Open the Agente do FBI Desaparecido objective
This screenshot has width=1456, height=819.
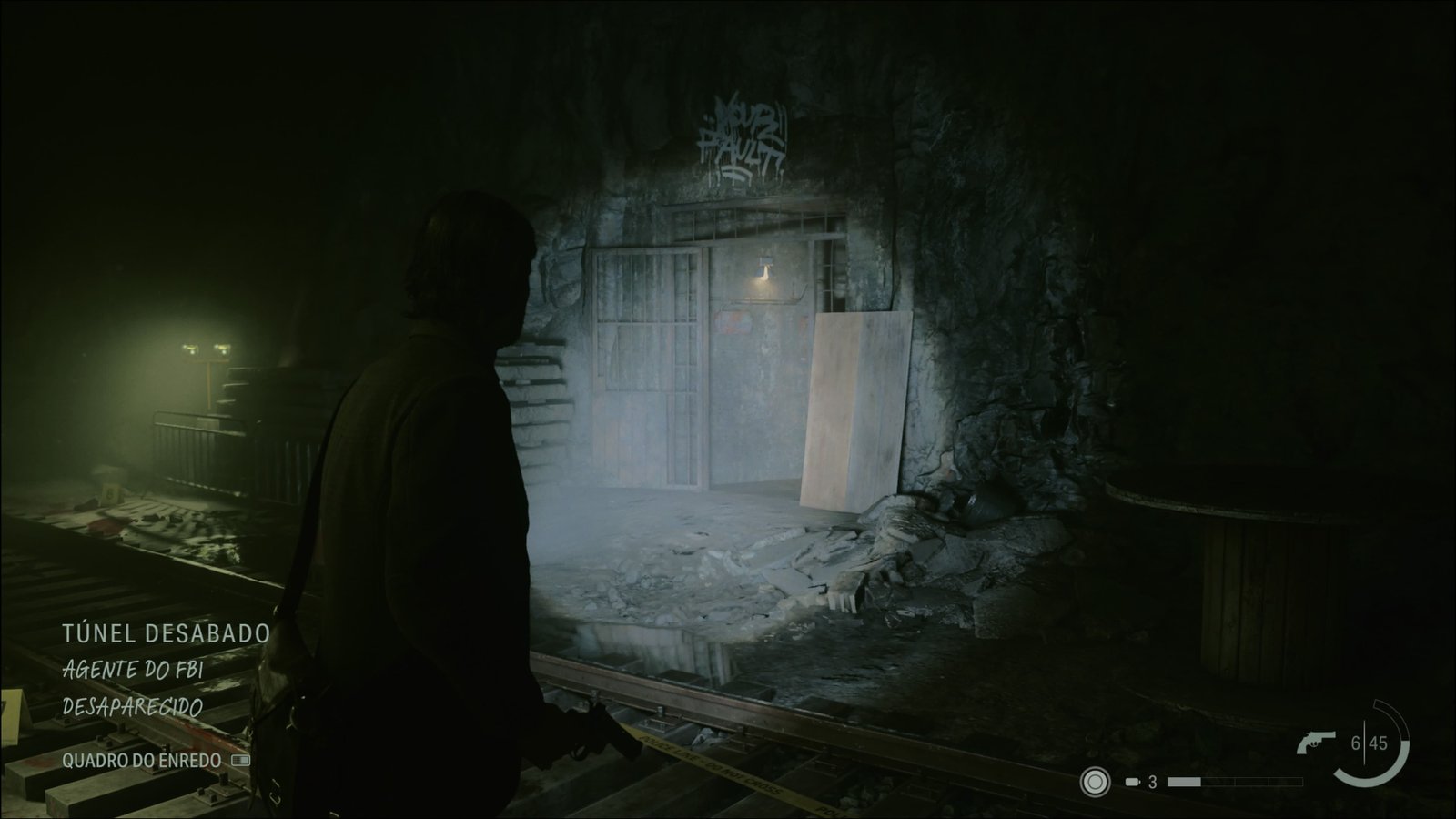point(133,687)
